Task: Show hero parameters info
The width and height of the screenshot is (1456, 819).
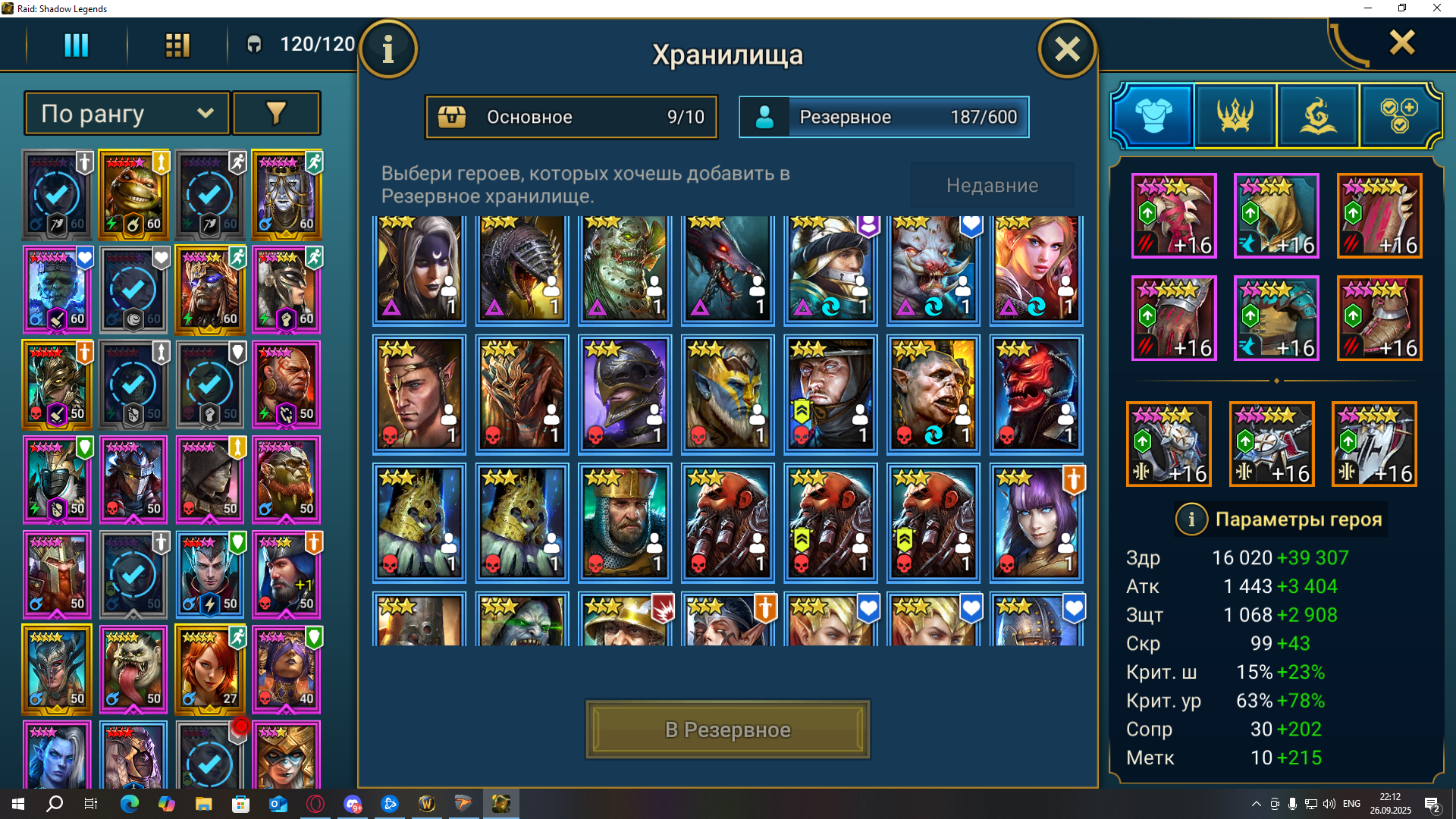Action: click(x=1191, y=519)
